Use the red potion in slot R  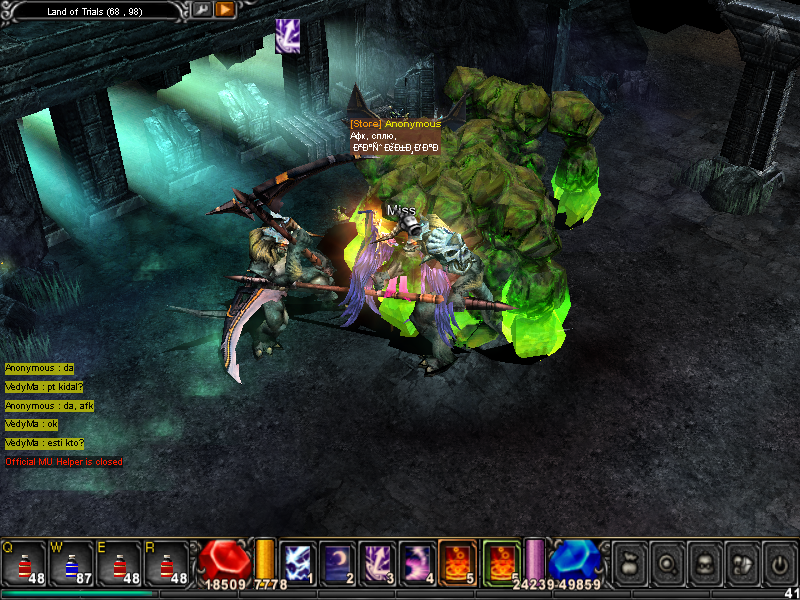pos(166,563)
